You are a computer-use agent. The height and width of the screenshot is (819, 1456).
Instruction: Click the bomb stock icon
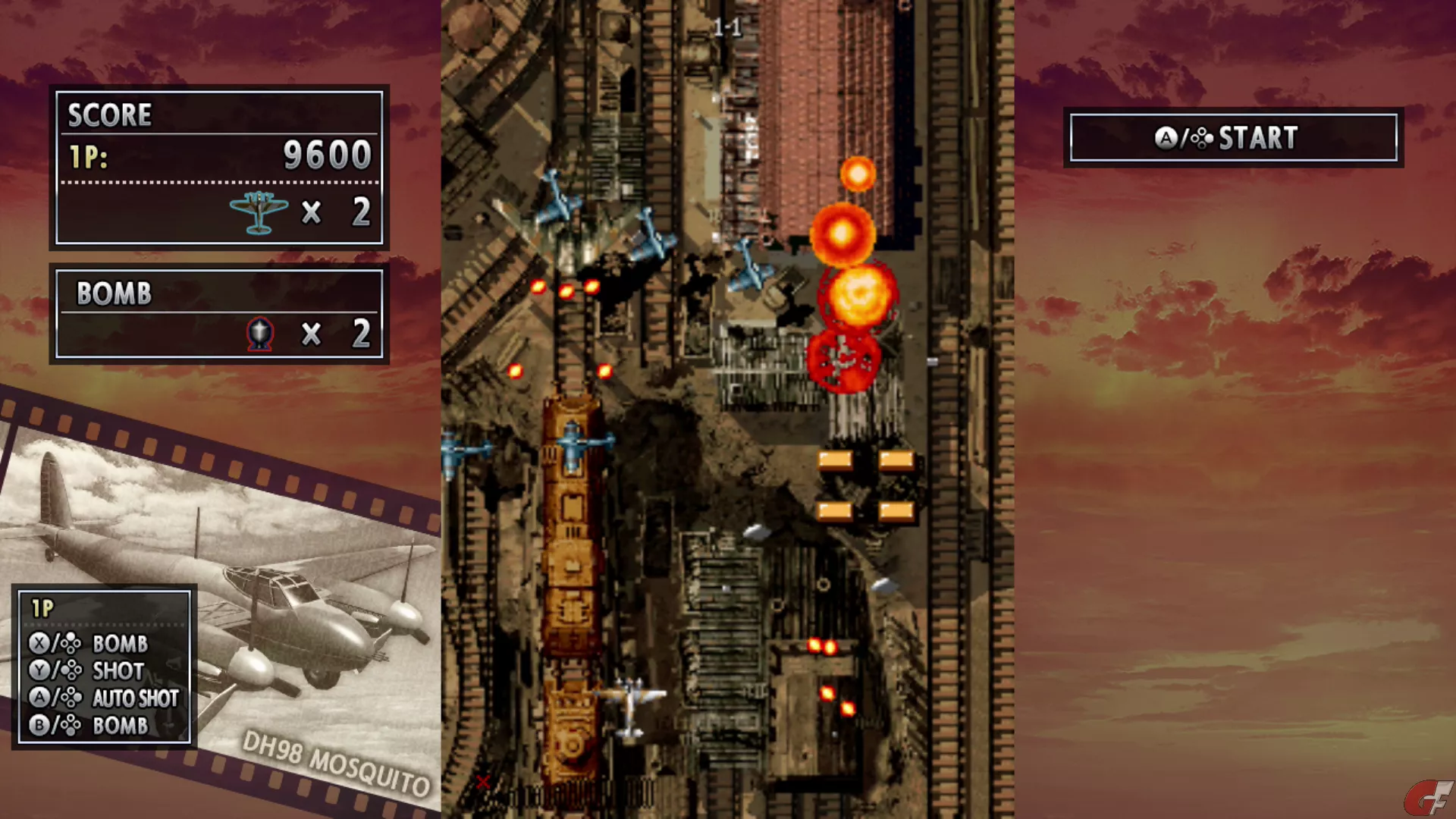[x=260, y=334]
